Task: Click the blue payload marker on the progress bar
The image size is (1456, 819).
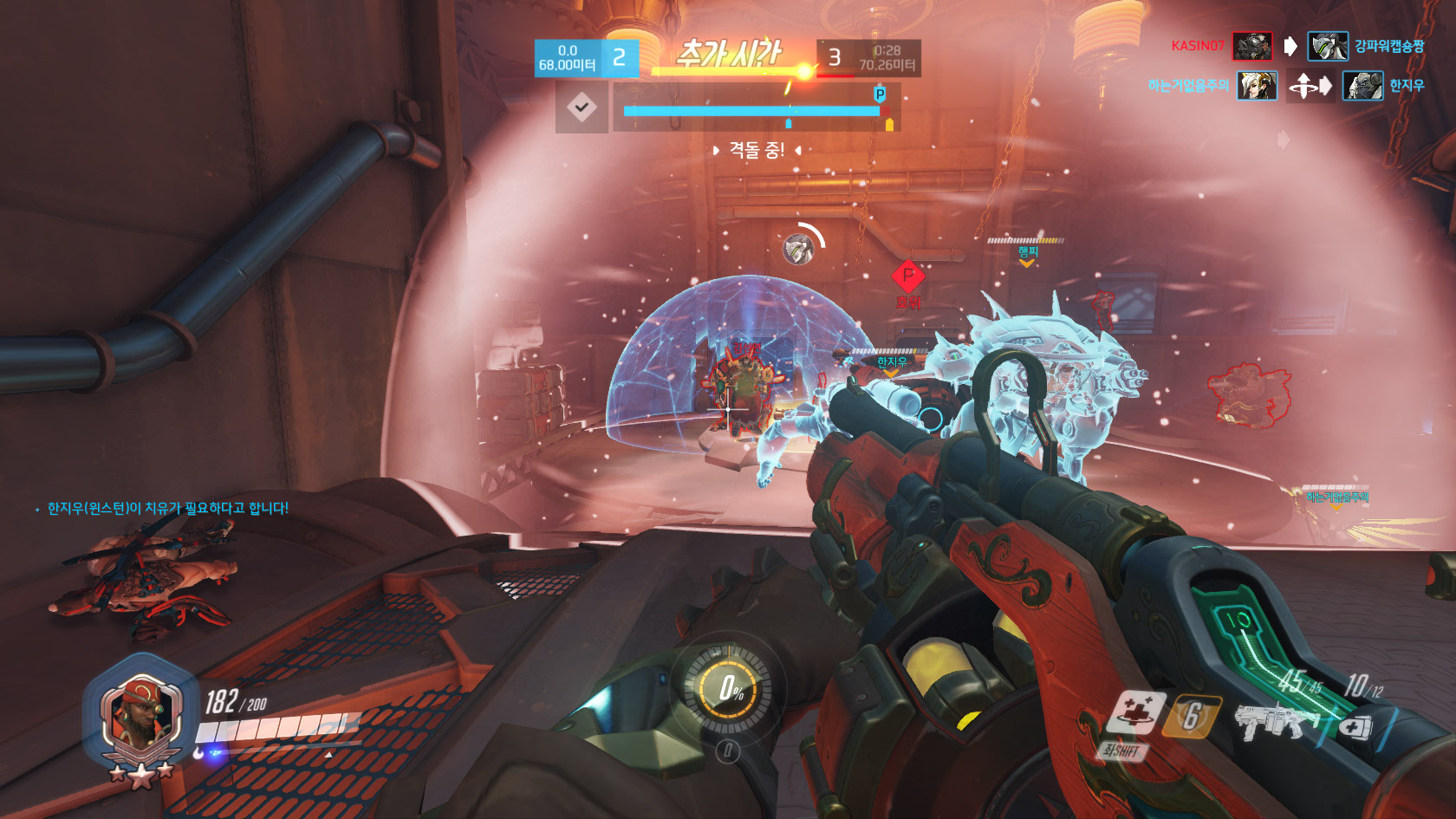Action: (x=880, y=94)
